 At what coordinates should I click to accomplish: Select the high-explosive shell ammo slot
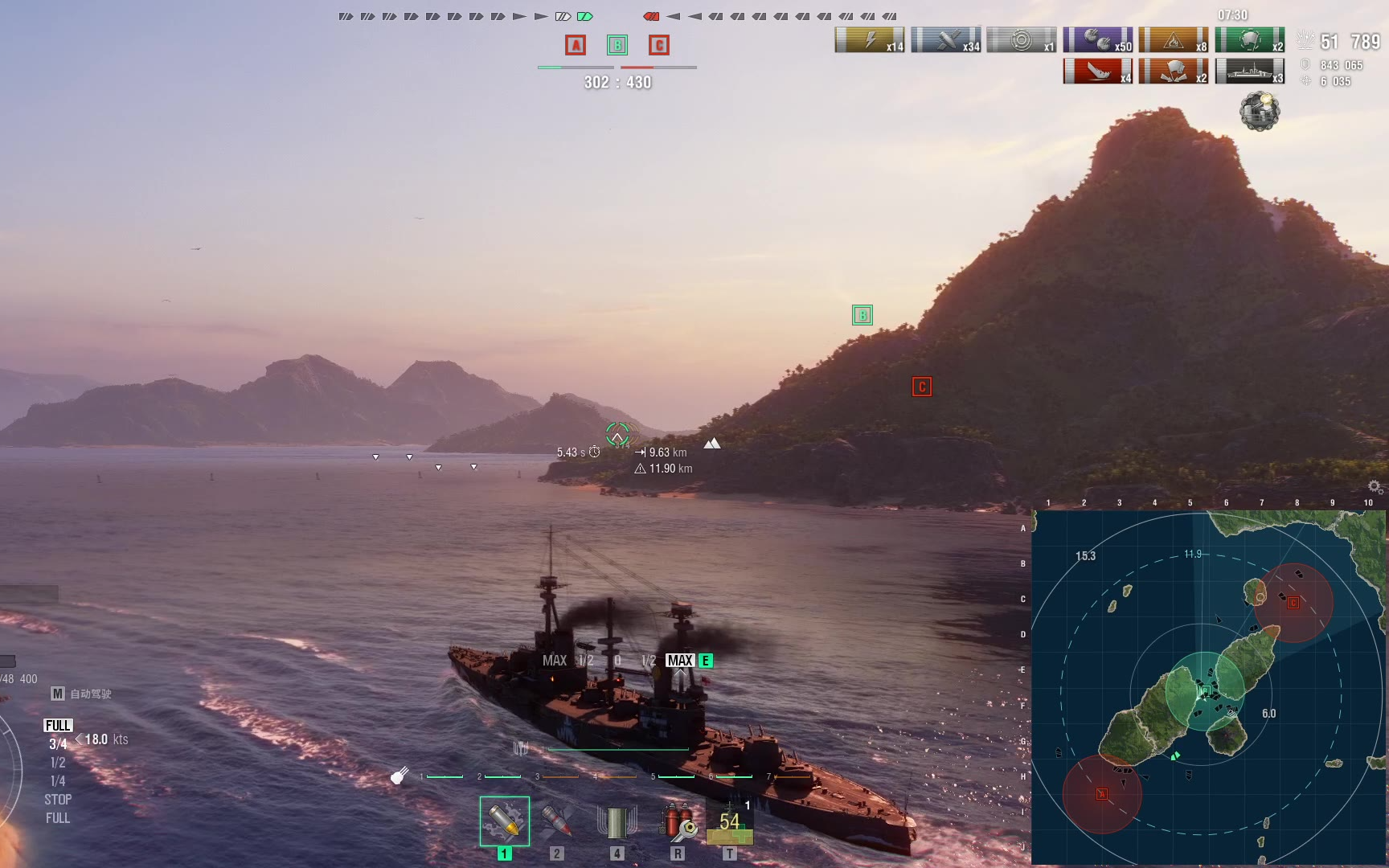coord(504,821)
